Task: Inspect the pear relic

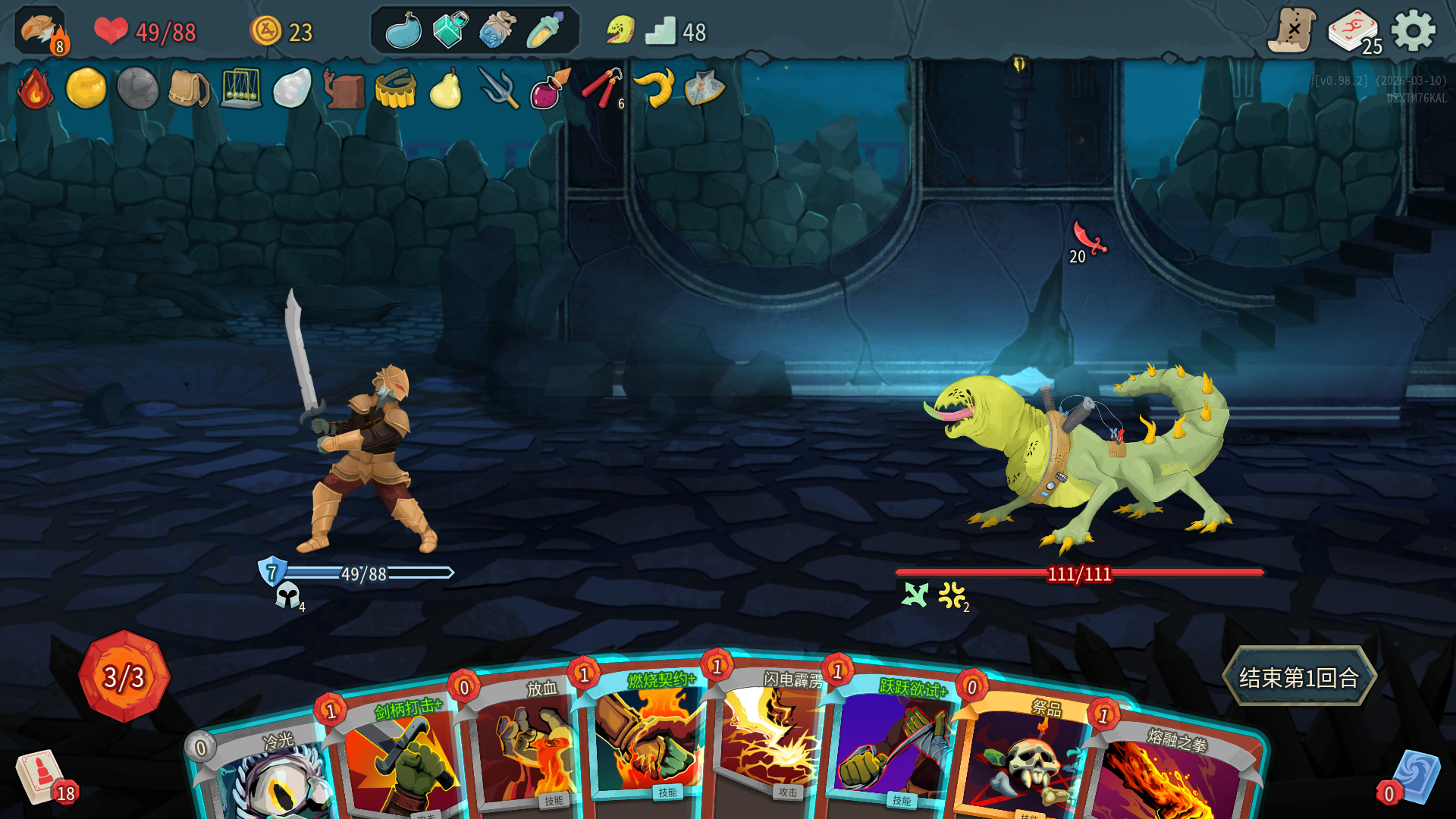Action: (446, 89)
